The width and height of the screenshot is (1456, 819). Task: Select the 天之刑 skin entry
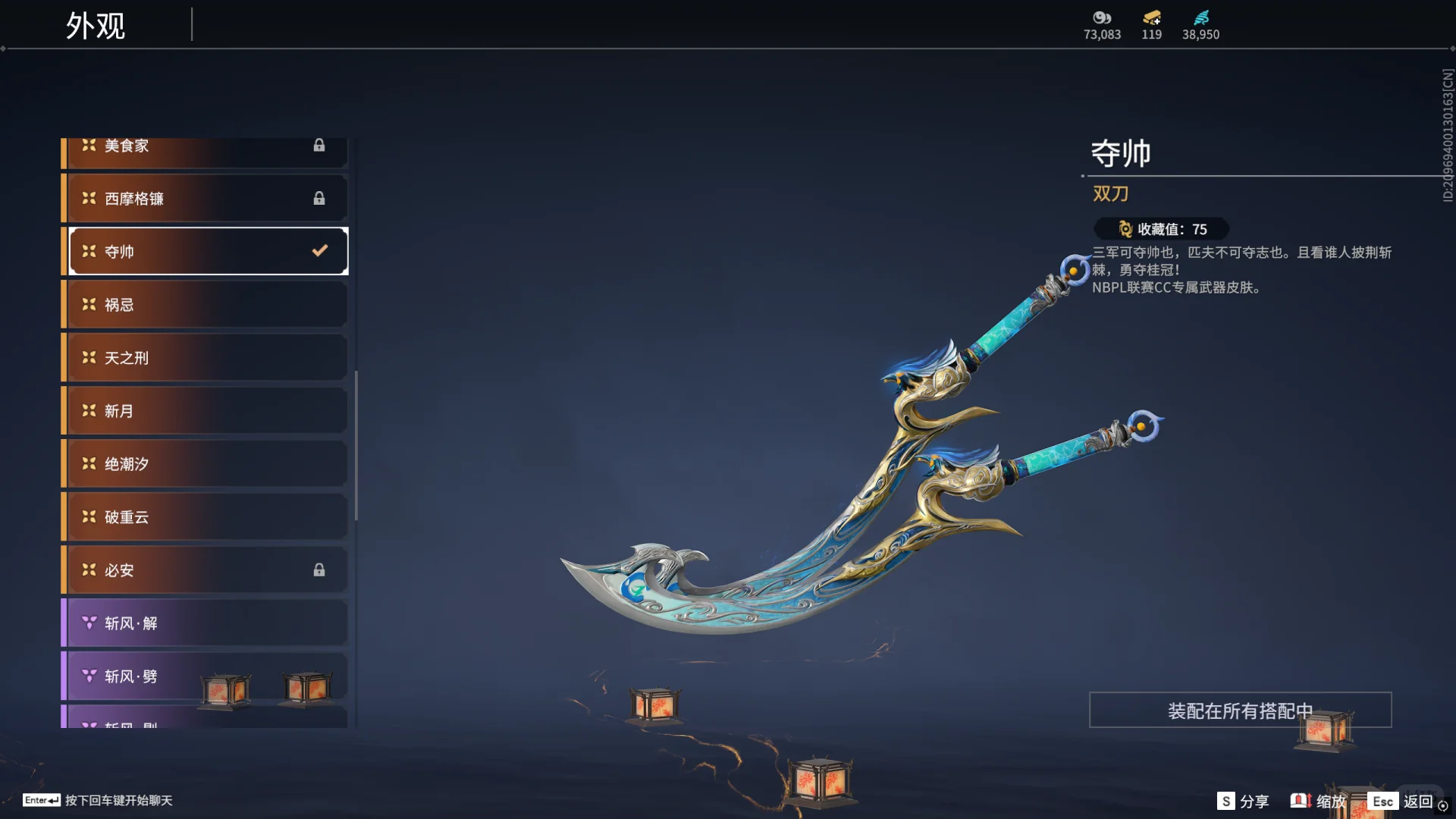[x=205, y=358]
